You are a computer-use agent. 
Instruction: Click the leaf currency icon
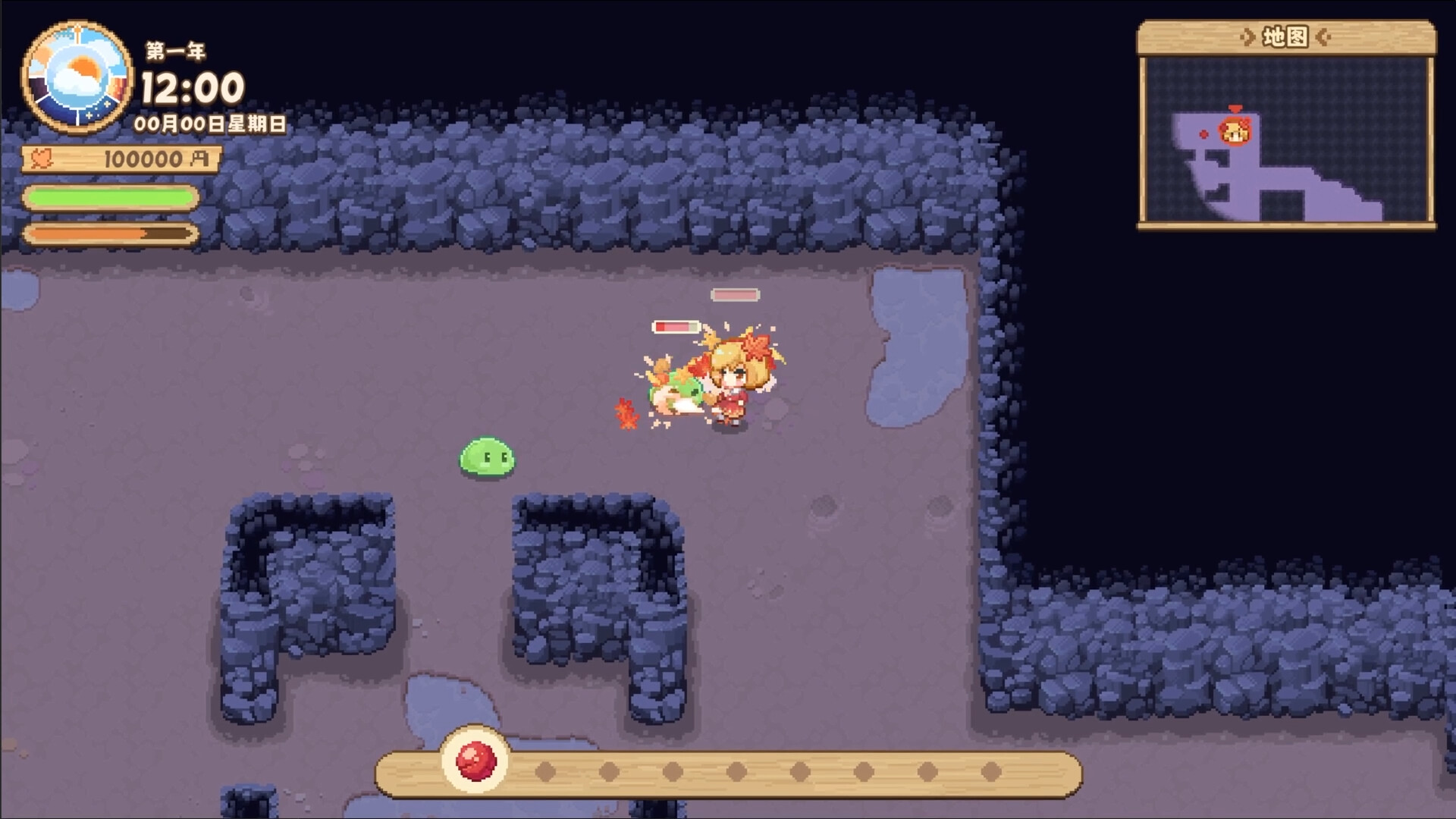click(x=42, y=158)
